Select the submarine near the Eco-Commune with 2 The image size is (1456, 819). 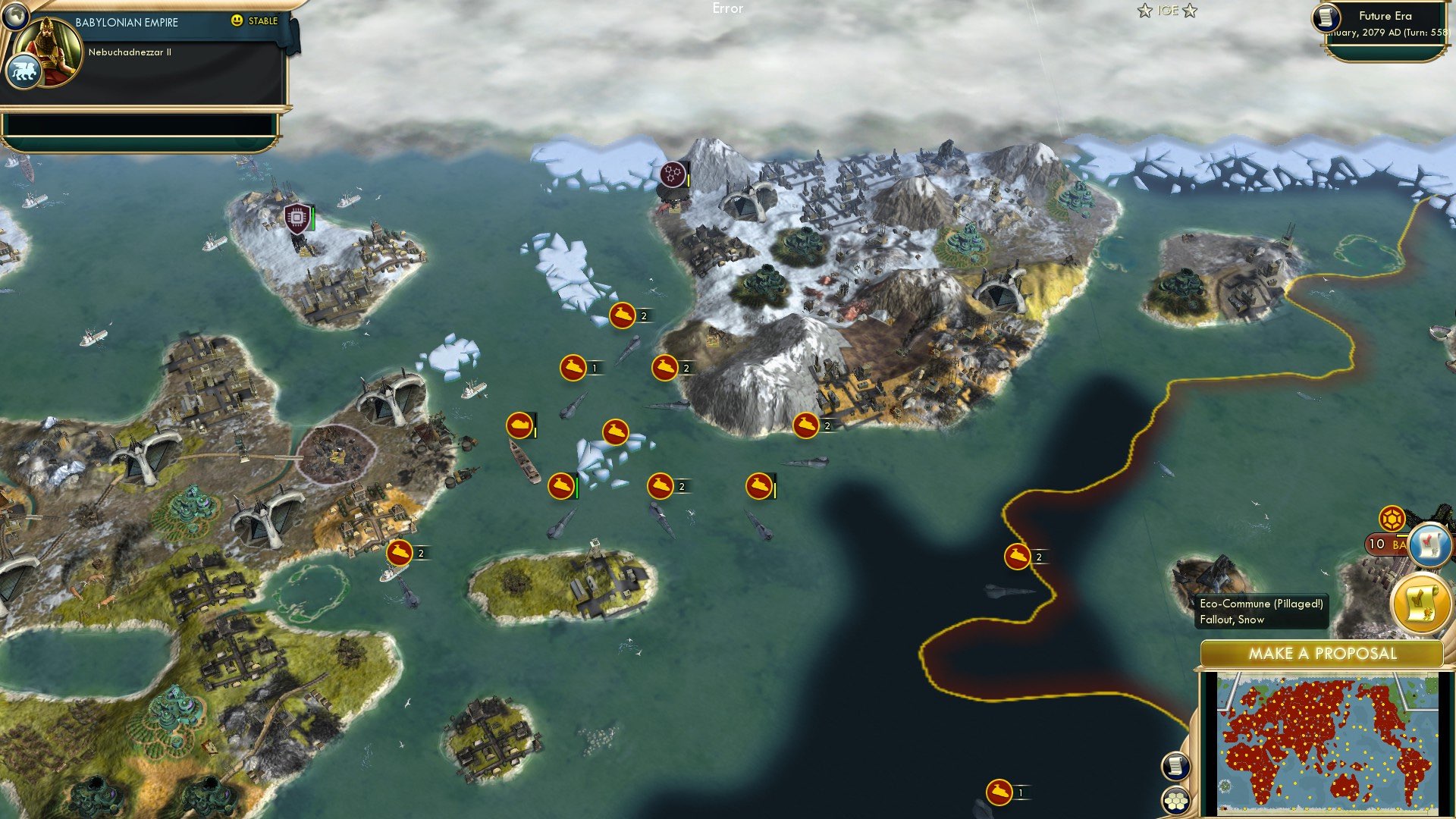coord(1018,556)
